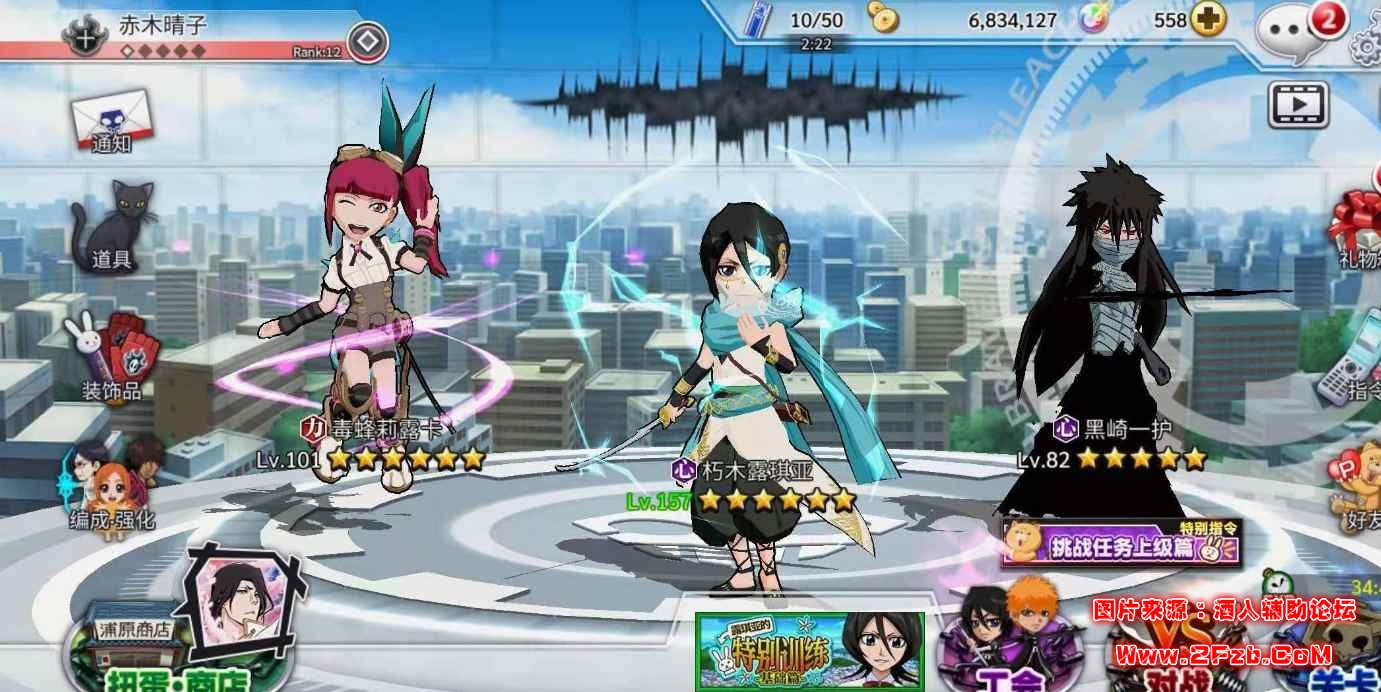The height and width of the screenshot is (692, 1381).
Task: Open the 装饰品 accessories menu
Action: (110, 357)
